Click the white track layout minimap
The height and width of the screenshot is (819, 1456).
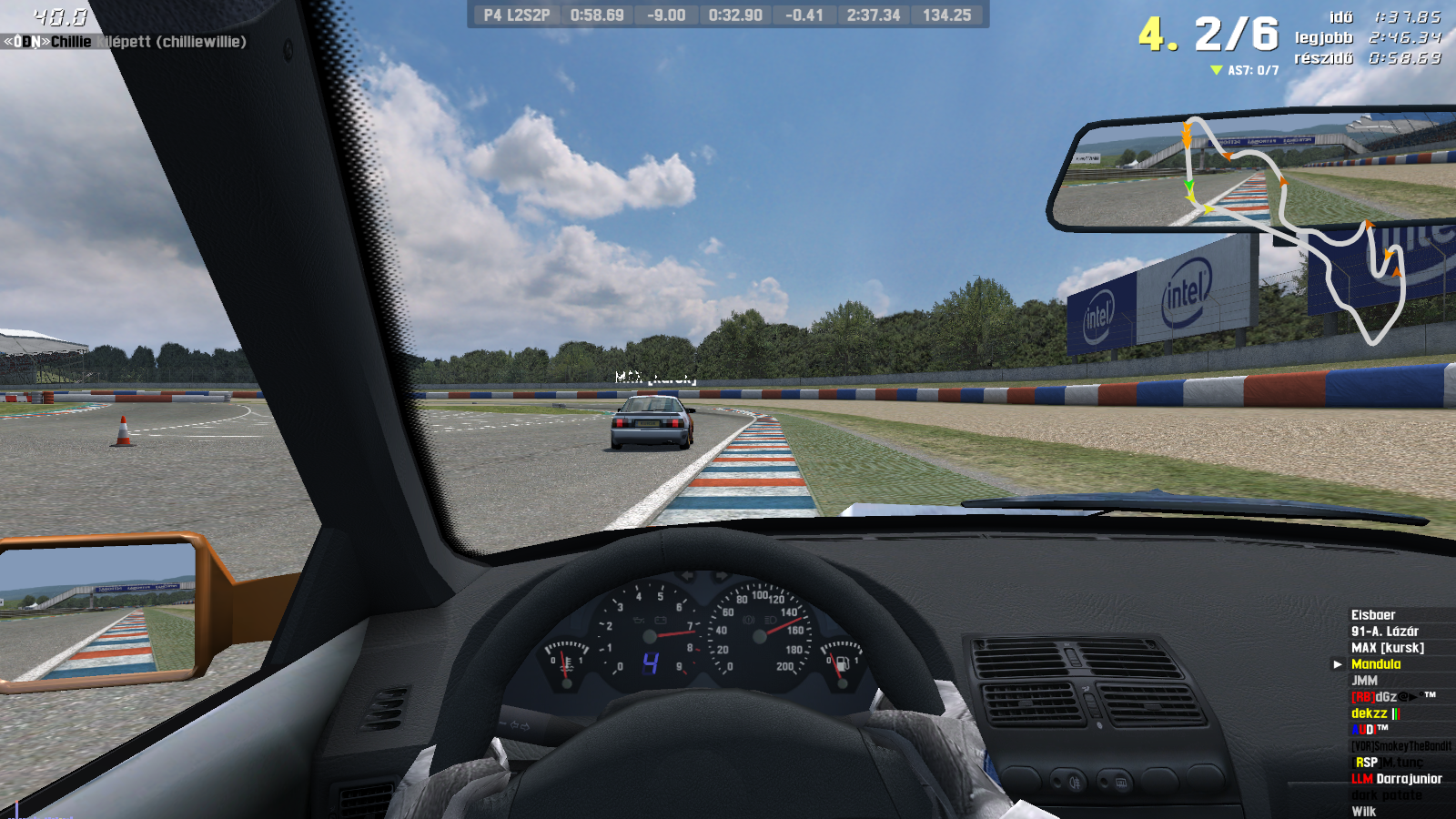1294,228
